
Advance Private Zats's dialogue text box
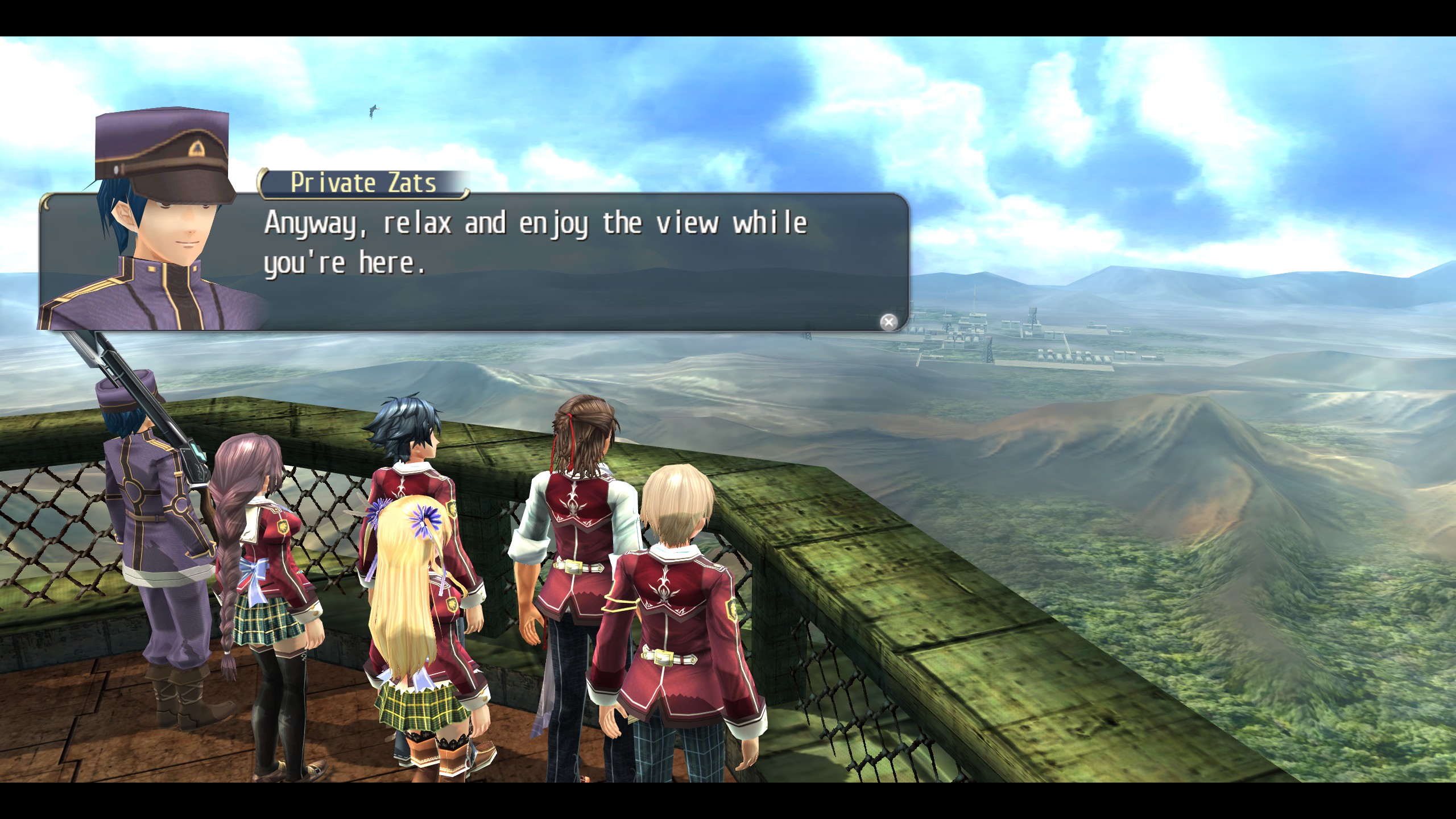[888, 322]
